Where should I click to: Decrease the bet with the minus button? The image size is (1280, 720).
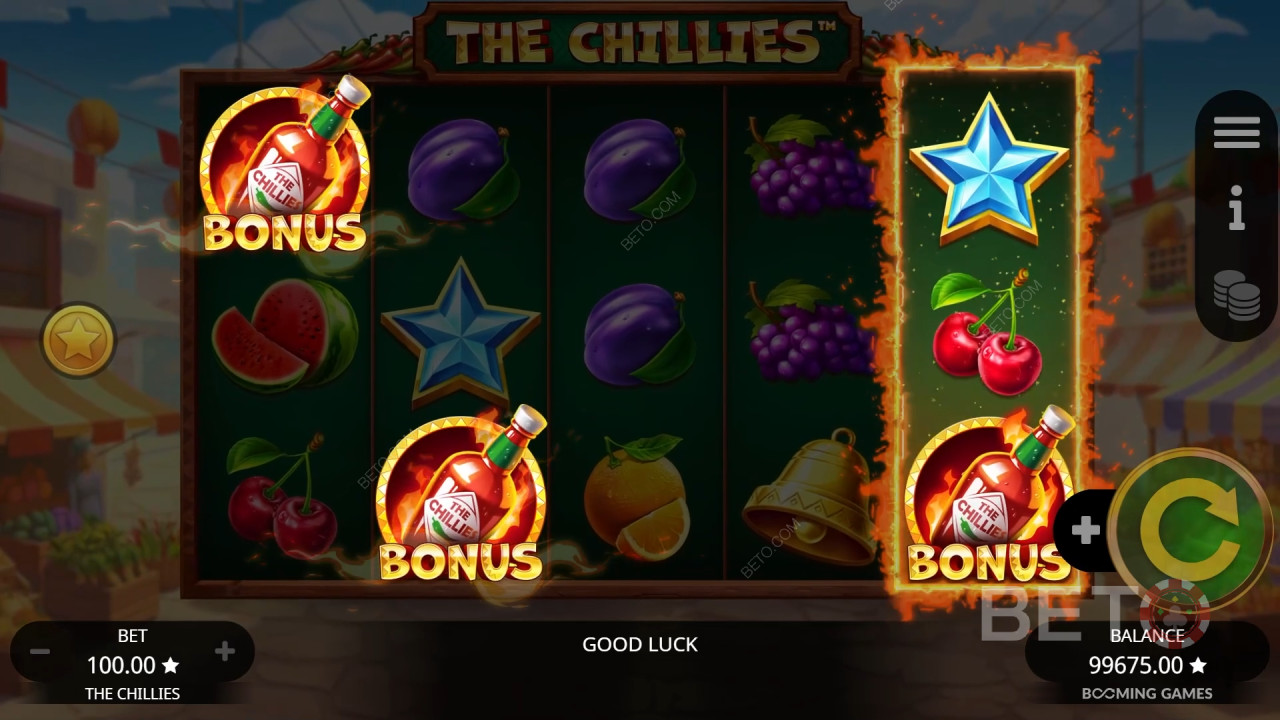(x=40, y=652)
